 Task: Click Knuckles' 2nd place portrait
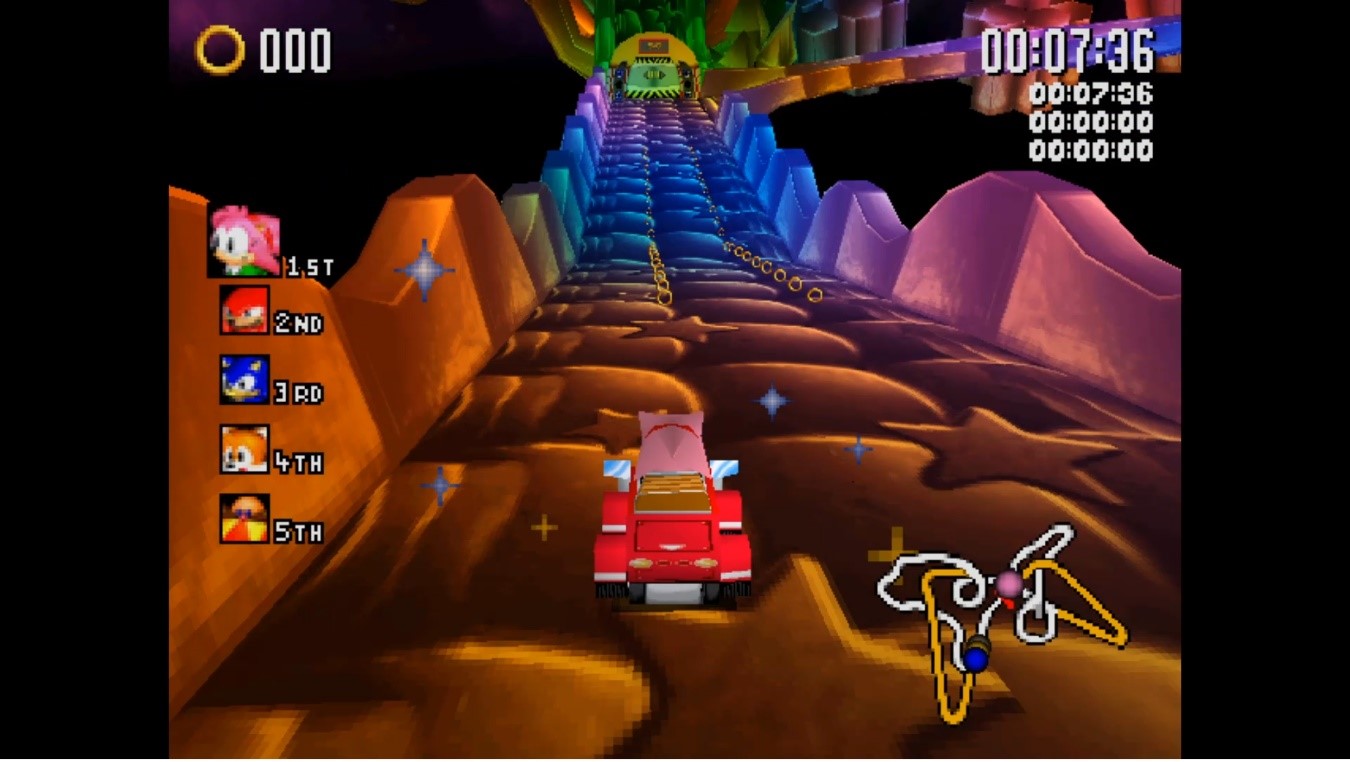tap(244, 310)
